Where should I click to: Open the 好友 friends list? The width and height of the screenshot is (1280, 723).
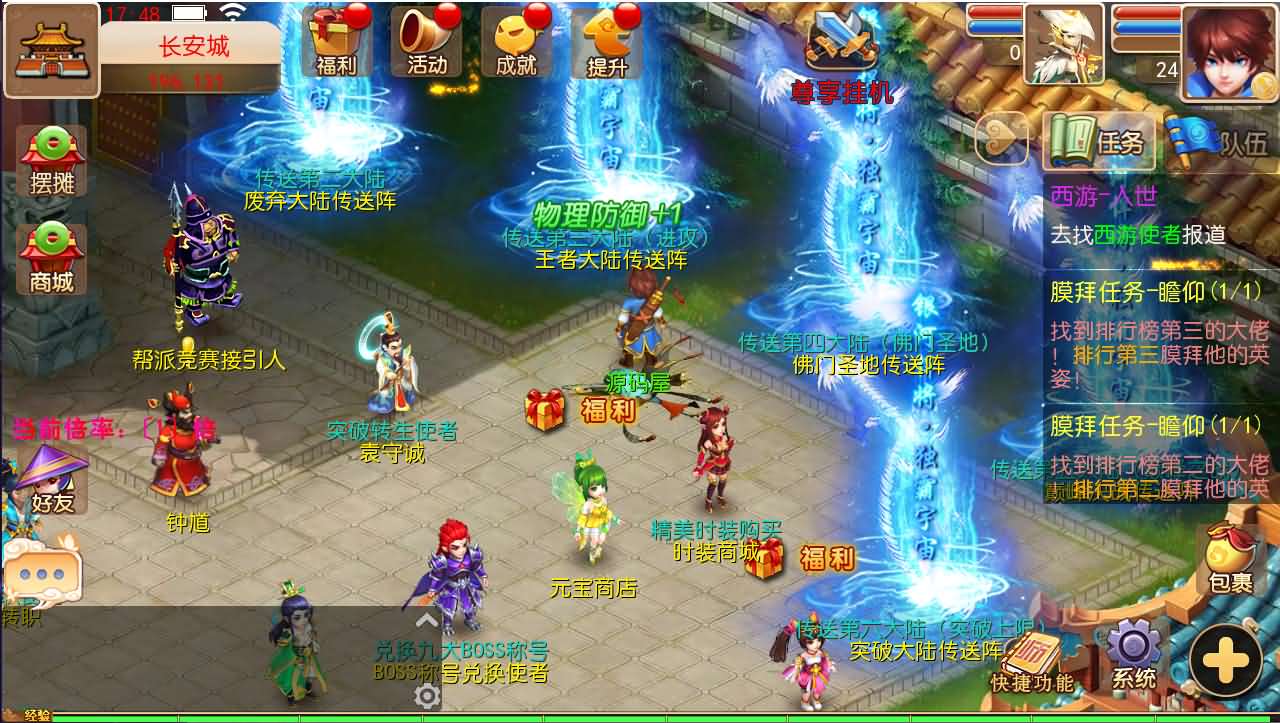55,480
